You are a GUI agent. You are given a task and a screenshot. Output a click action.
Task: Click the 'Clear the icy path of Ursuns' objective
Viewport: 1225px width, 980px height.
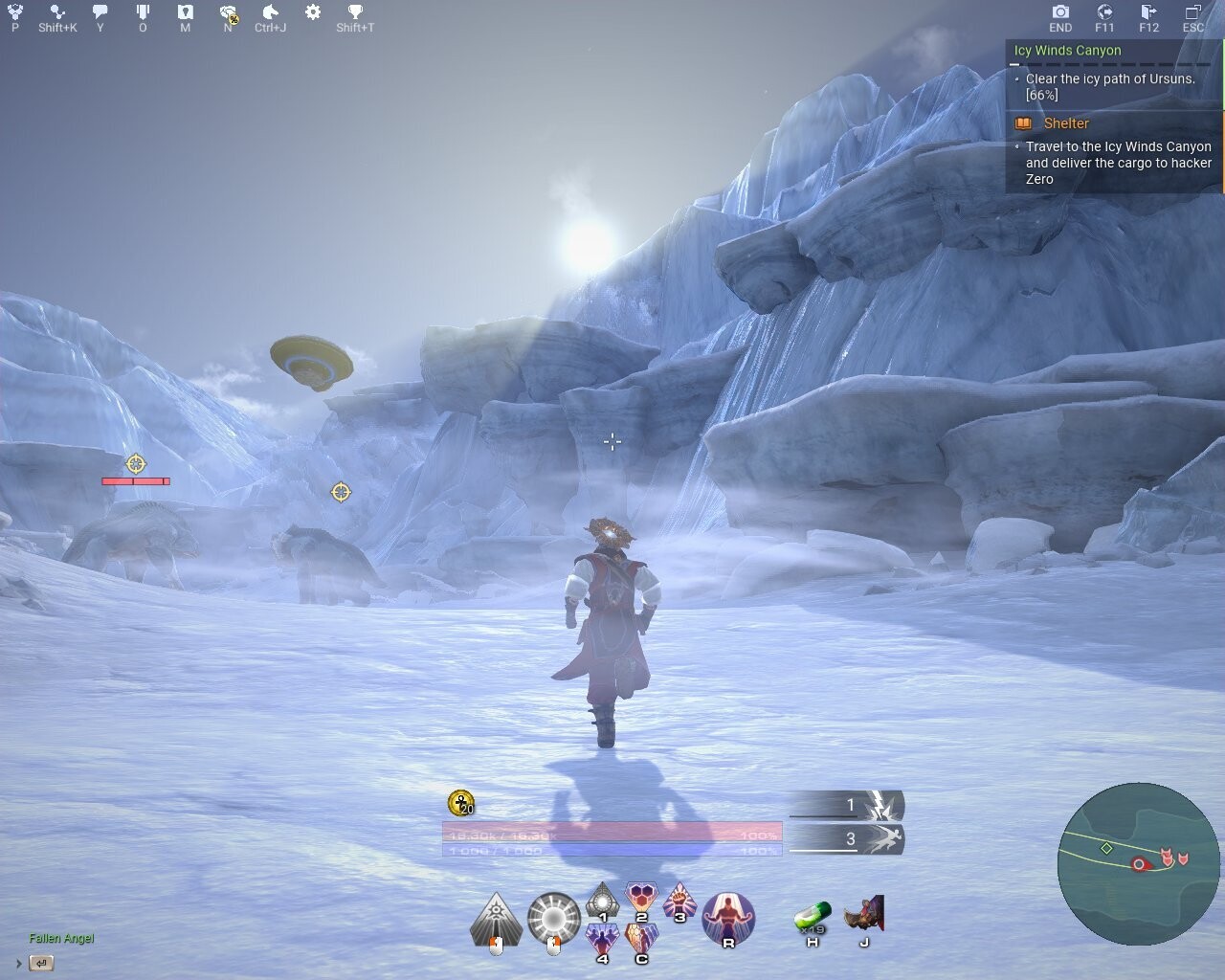tap(1108, 80)
